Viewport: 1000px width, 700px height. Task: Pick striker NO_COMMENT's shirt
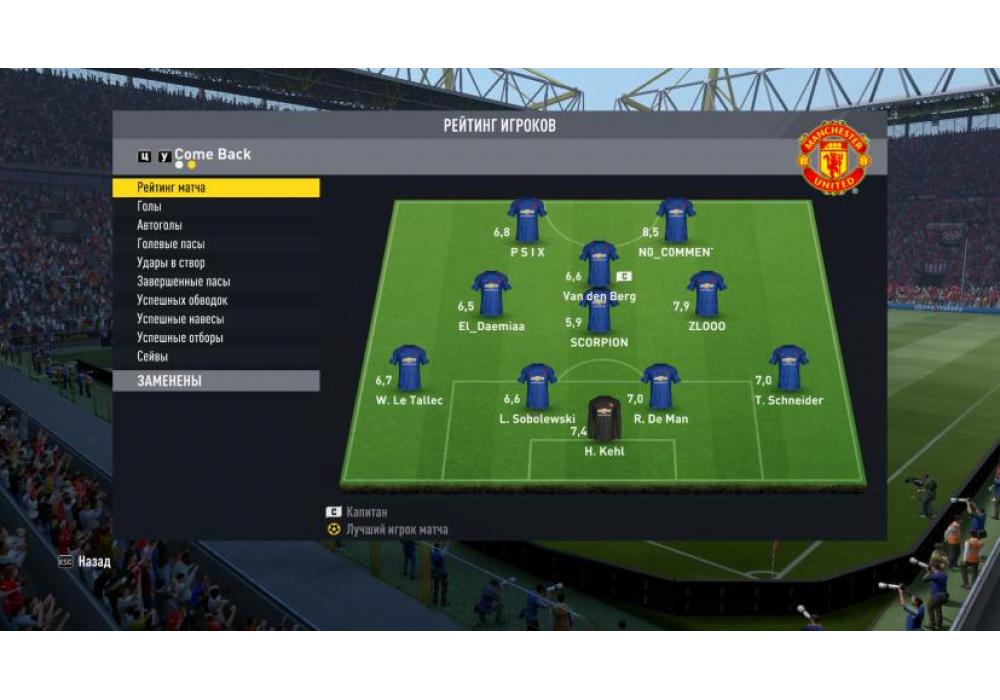(x=676, y=220)
